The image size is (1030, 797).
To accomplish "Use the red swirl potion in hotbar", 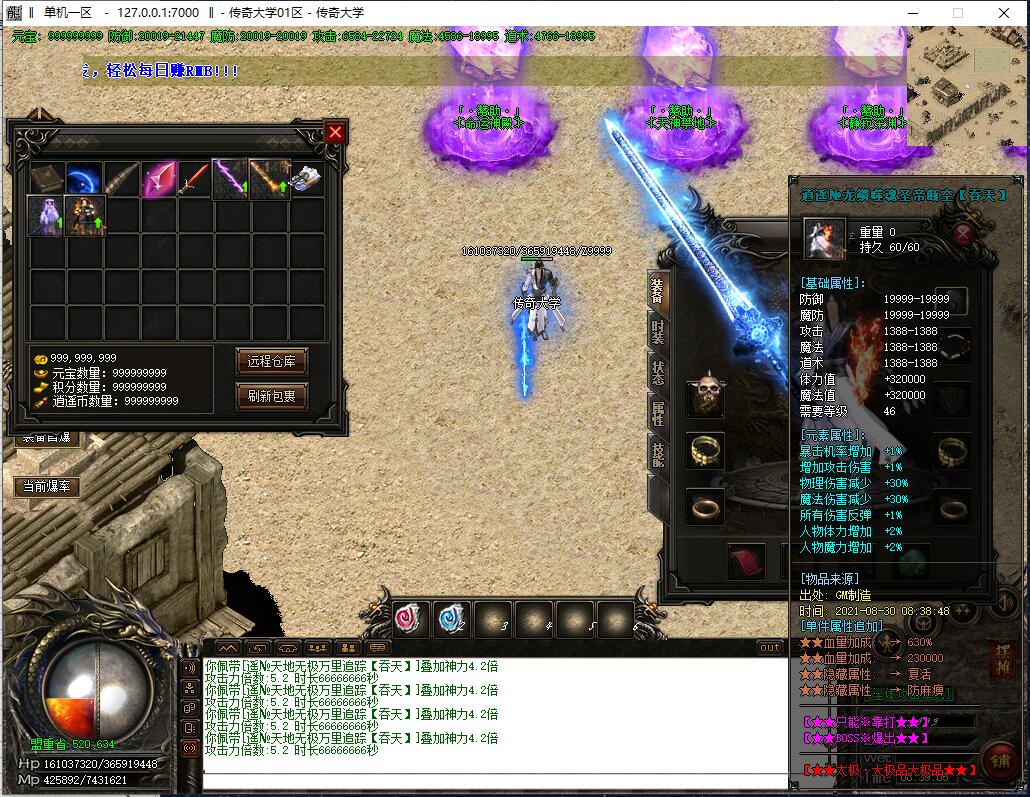I will (x=410, y=619).
